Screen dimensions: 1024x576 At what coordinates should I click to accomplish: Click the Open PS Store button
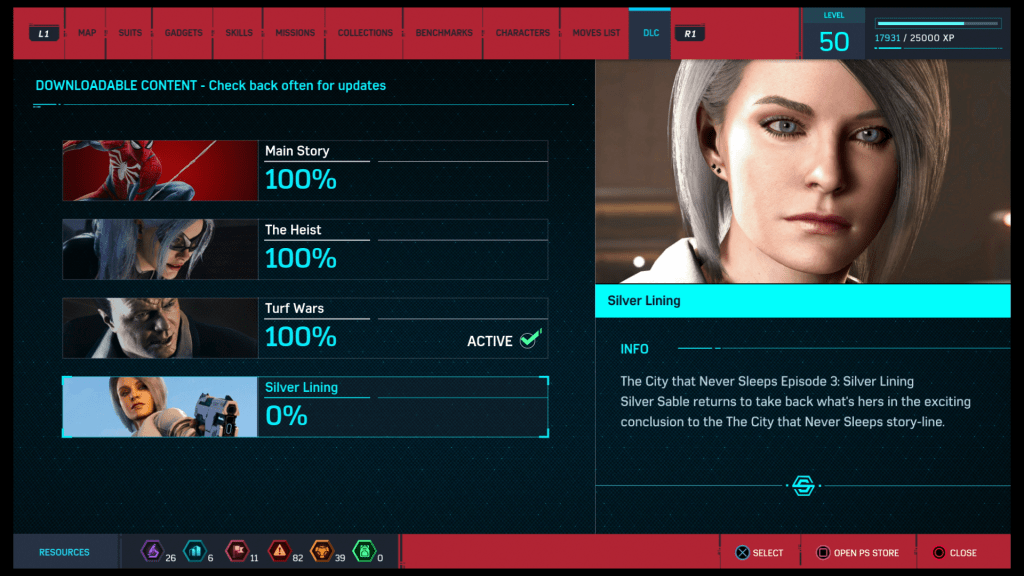pyautogui.click(x=858, y=553)
